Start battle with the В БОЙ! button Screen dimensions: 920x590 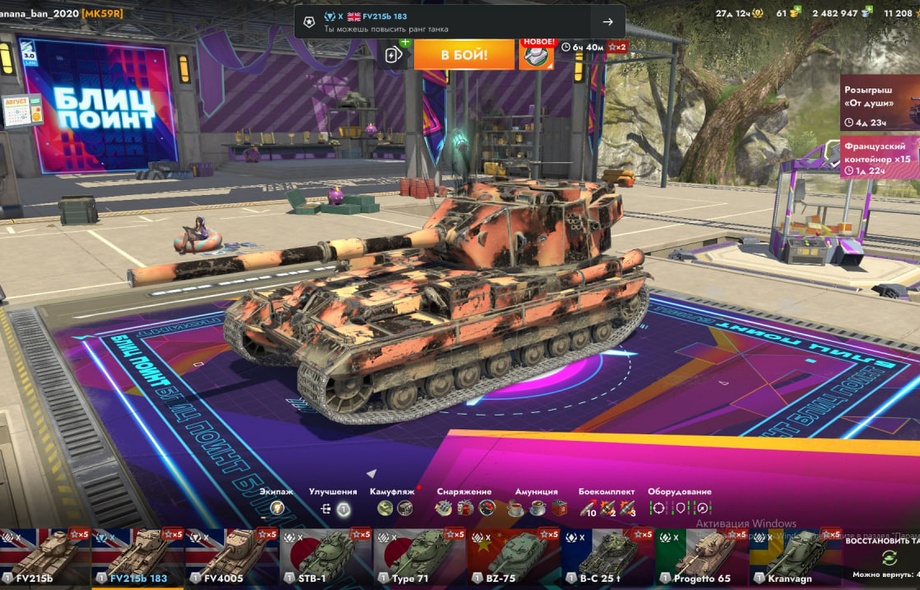[464, 54]
